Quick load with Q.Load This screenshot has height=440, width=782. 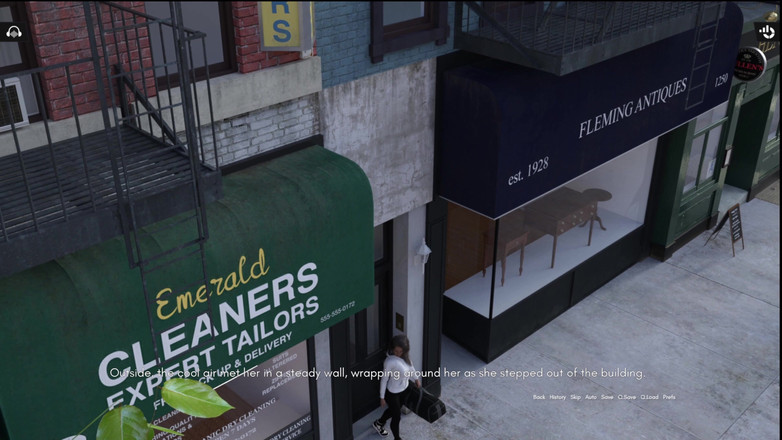(649, 397)
